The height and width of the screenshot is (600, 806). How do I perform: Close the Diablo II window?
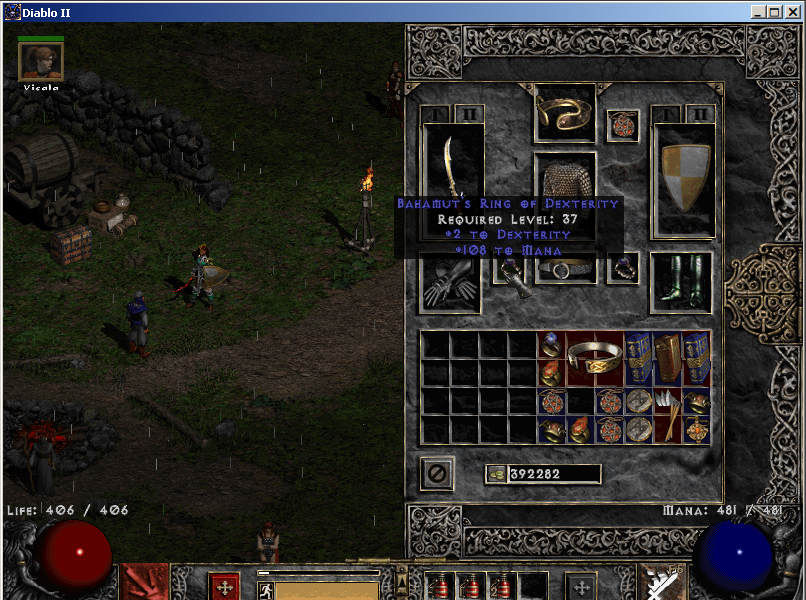(x=792, y=12)
